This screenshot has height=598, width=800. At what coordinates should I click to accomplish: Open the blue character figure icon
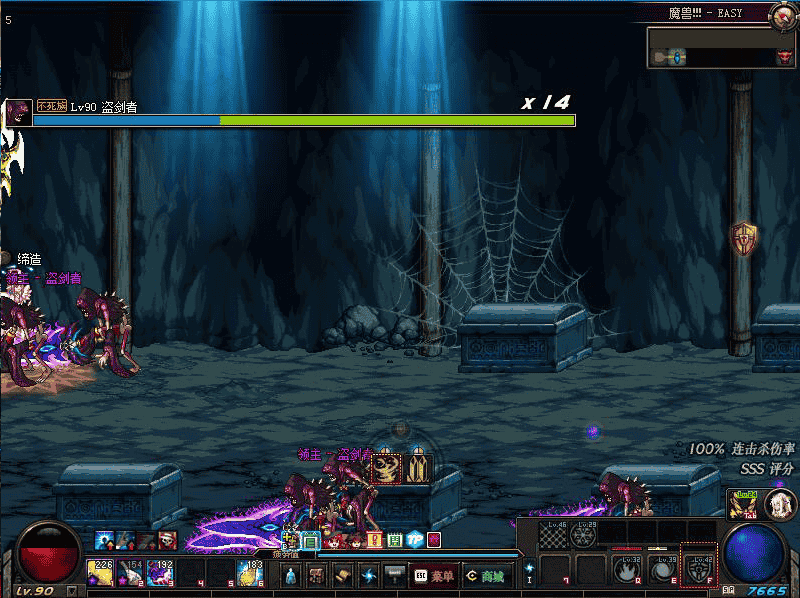[x=290, y=575]
